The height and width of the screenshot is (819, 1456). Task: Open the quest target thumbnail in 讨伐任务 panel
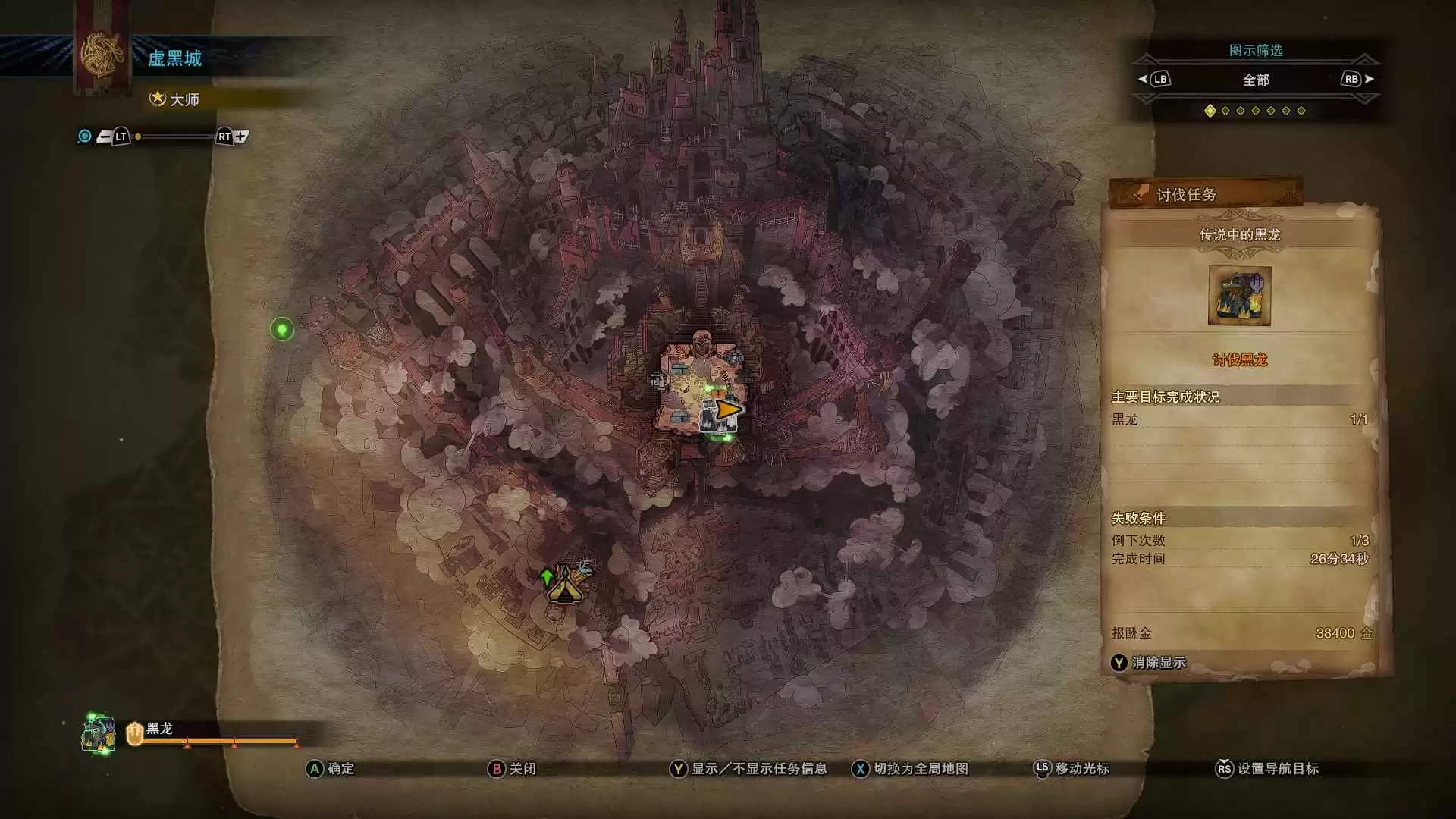pyautogui.click(x=1239, y=296)
